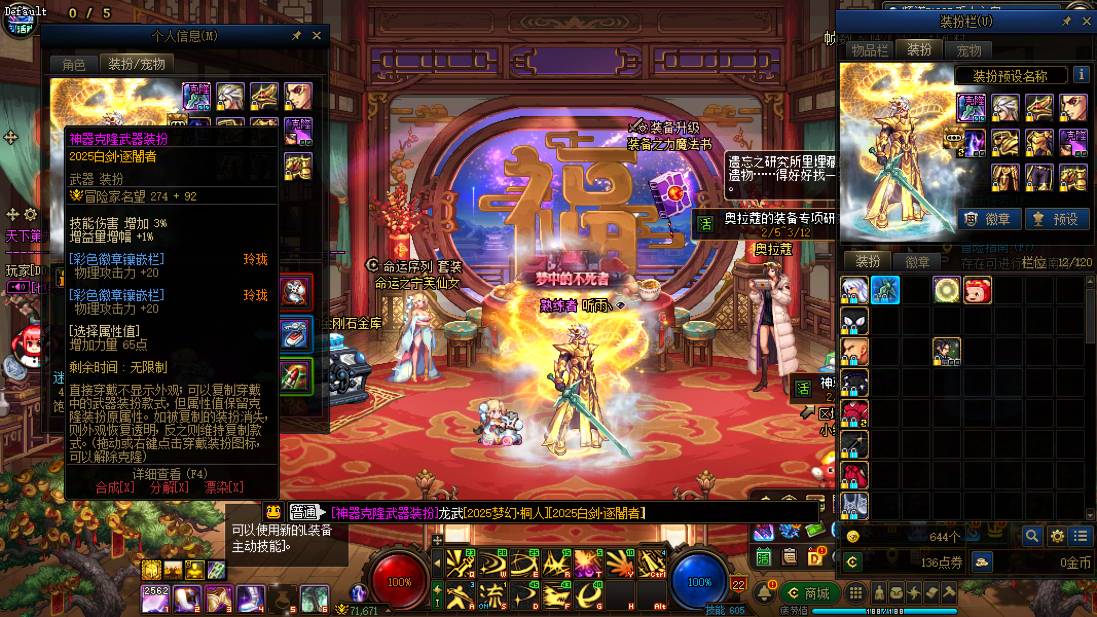Close the 装扮栏 costume inventory window
Screen dimensions: 1097x617
tap(1086, 21)
